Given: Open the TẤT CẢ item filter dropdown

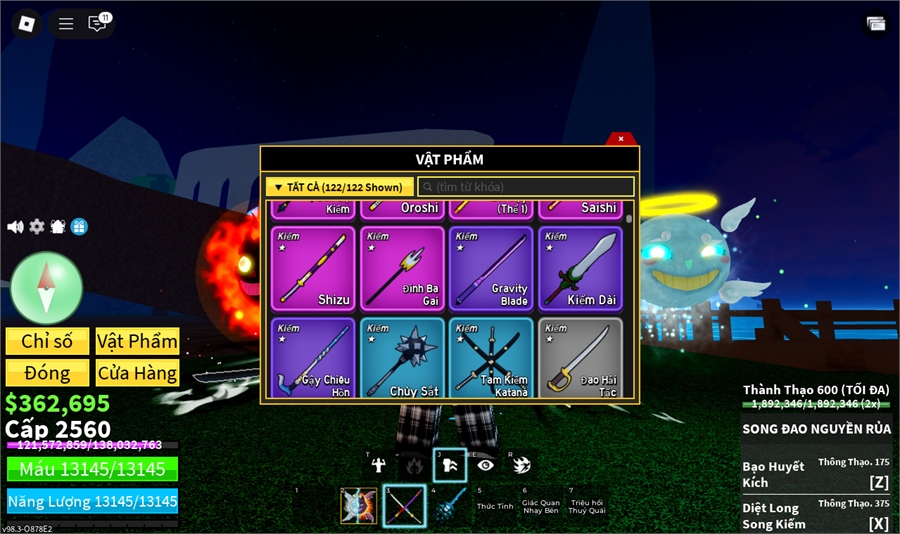Looking at the screenshot, I should tap(339, 187).
